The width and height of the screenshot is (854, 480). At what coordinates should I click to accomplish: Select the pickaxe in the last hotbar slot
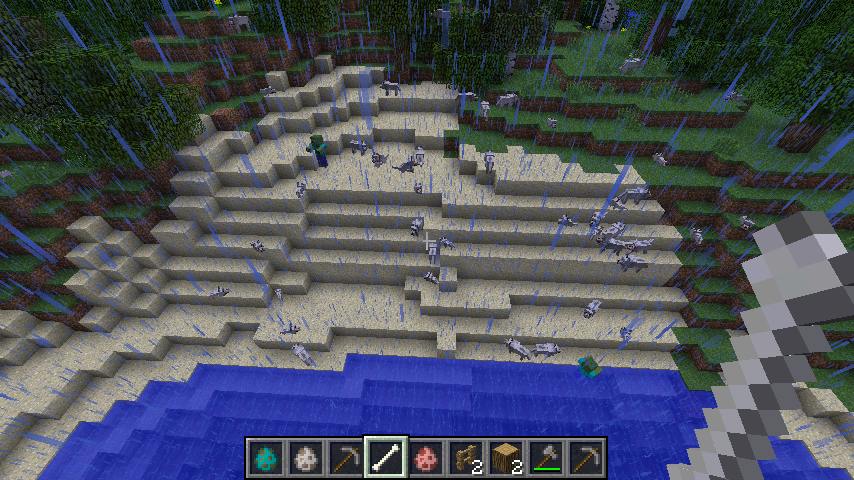pyautogui.click(x=585, y=457)
